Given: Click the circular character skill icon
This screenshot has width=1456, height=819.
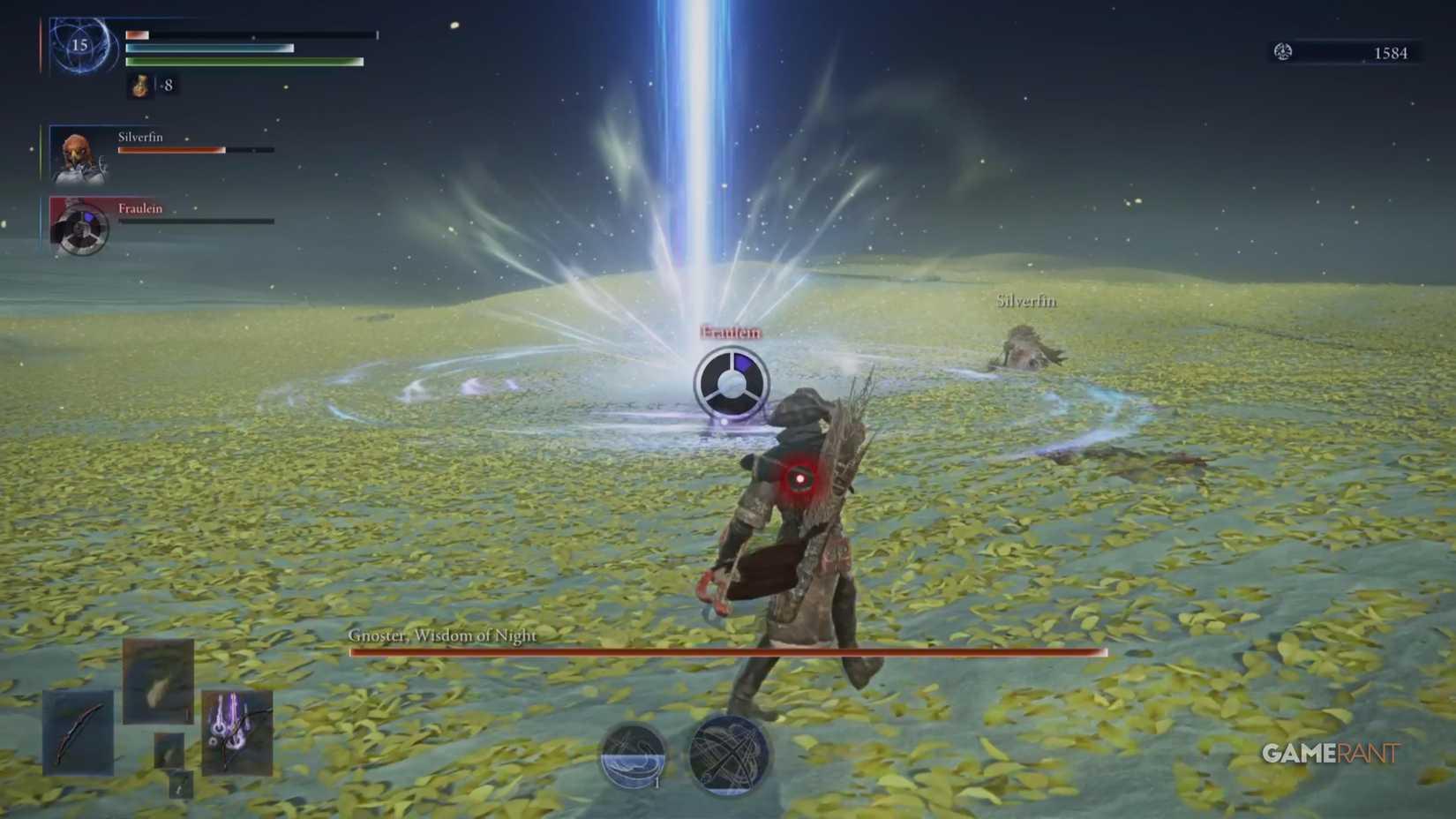Looking at the screenshot, I should (x=632, y=755).
